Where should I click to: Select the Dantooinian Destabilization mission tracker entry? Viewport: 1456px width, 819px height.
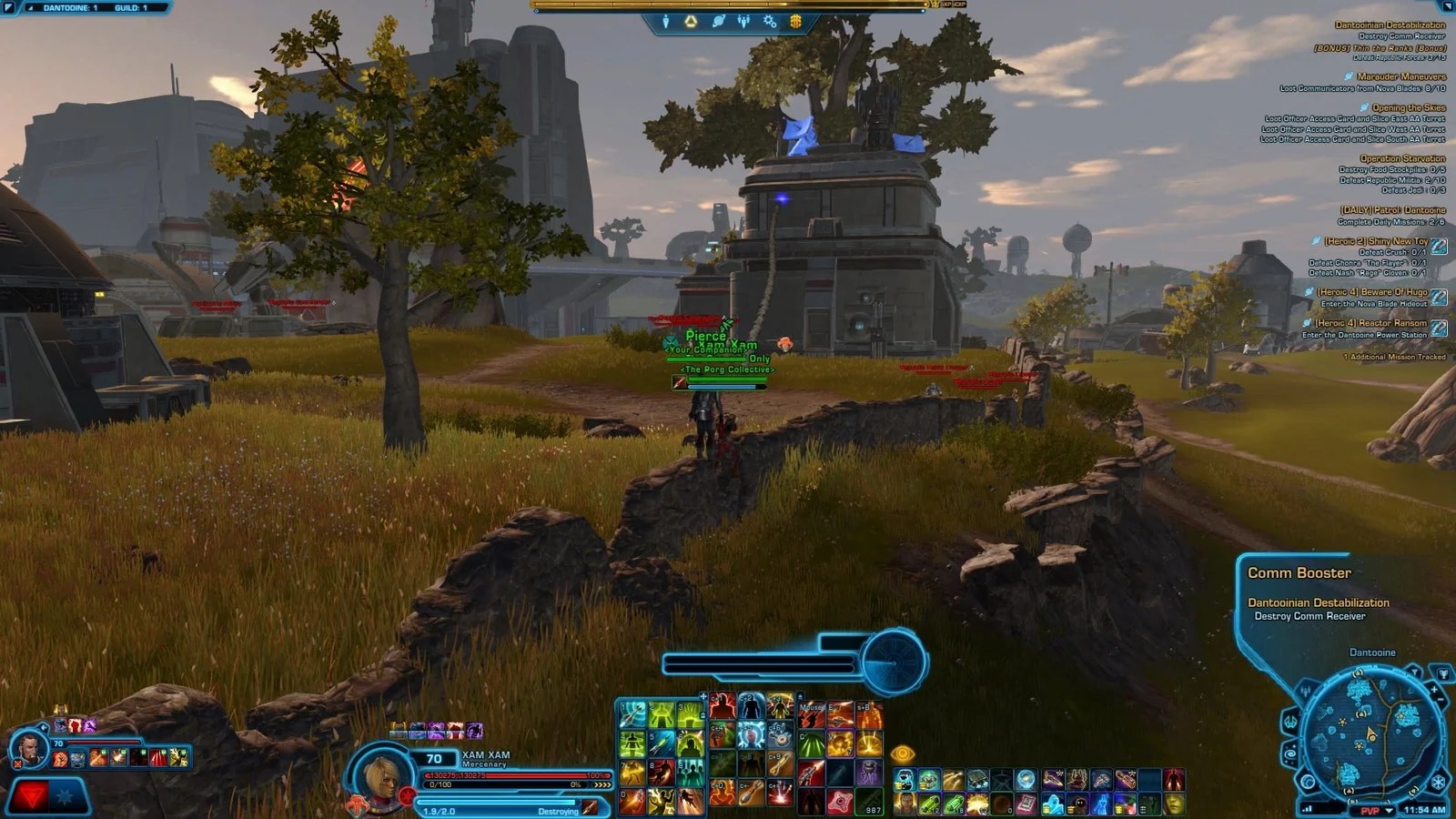point(1390,25)
